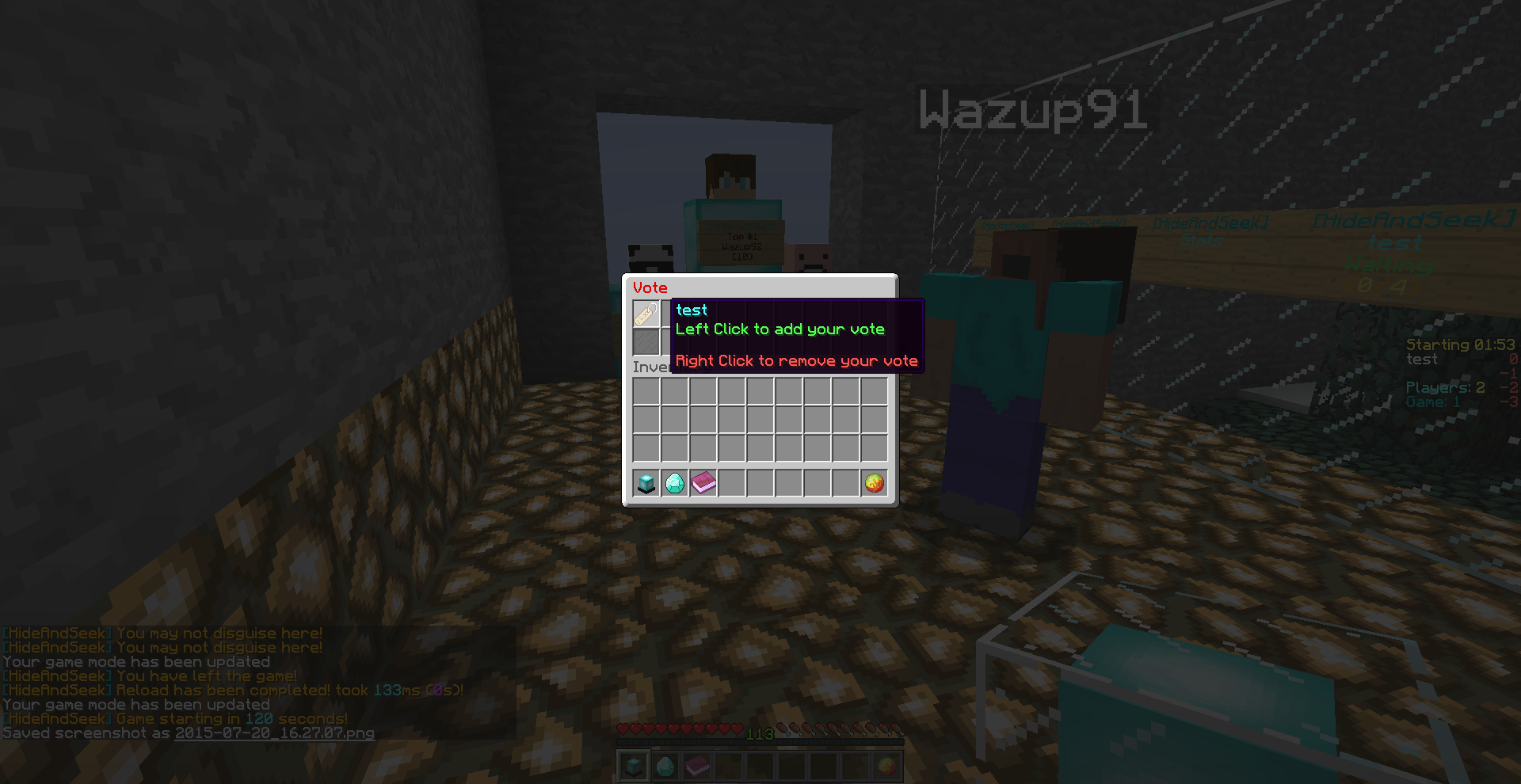Click the magma orb at hotbar's right end
The image size is (1521, 784).
tap(887, 765)
